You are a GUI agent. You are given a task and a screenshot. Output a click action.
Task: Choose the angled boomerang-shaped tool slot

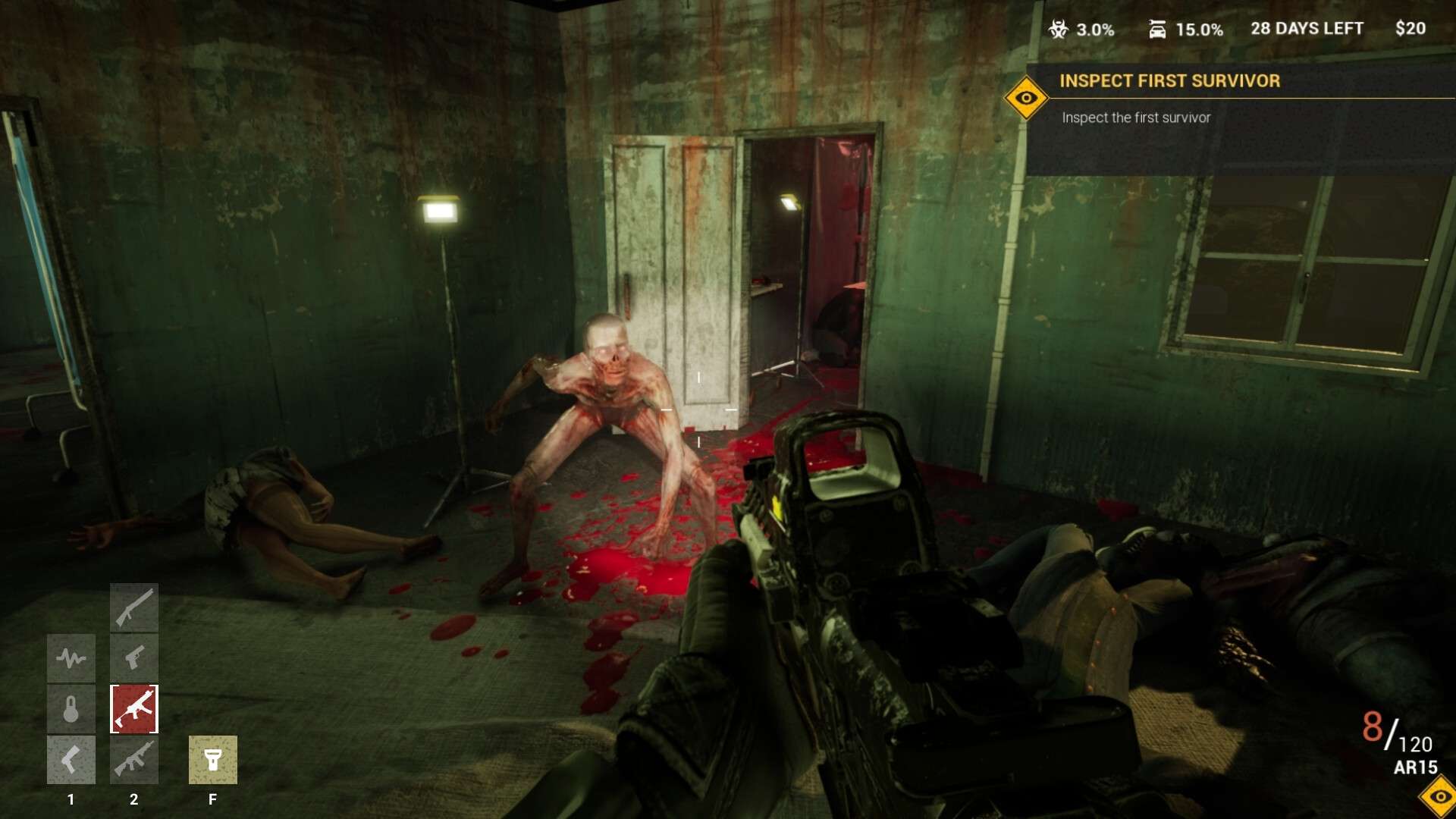(x=71, y=760)
